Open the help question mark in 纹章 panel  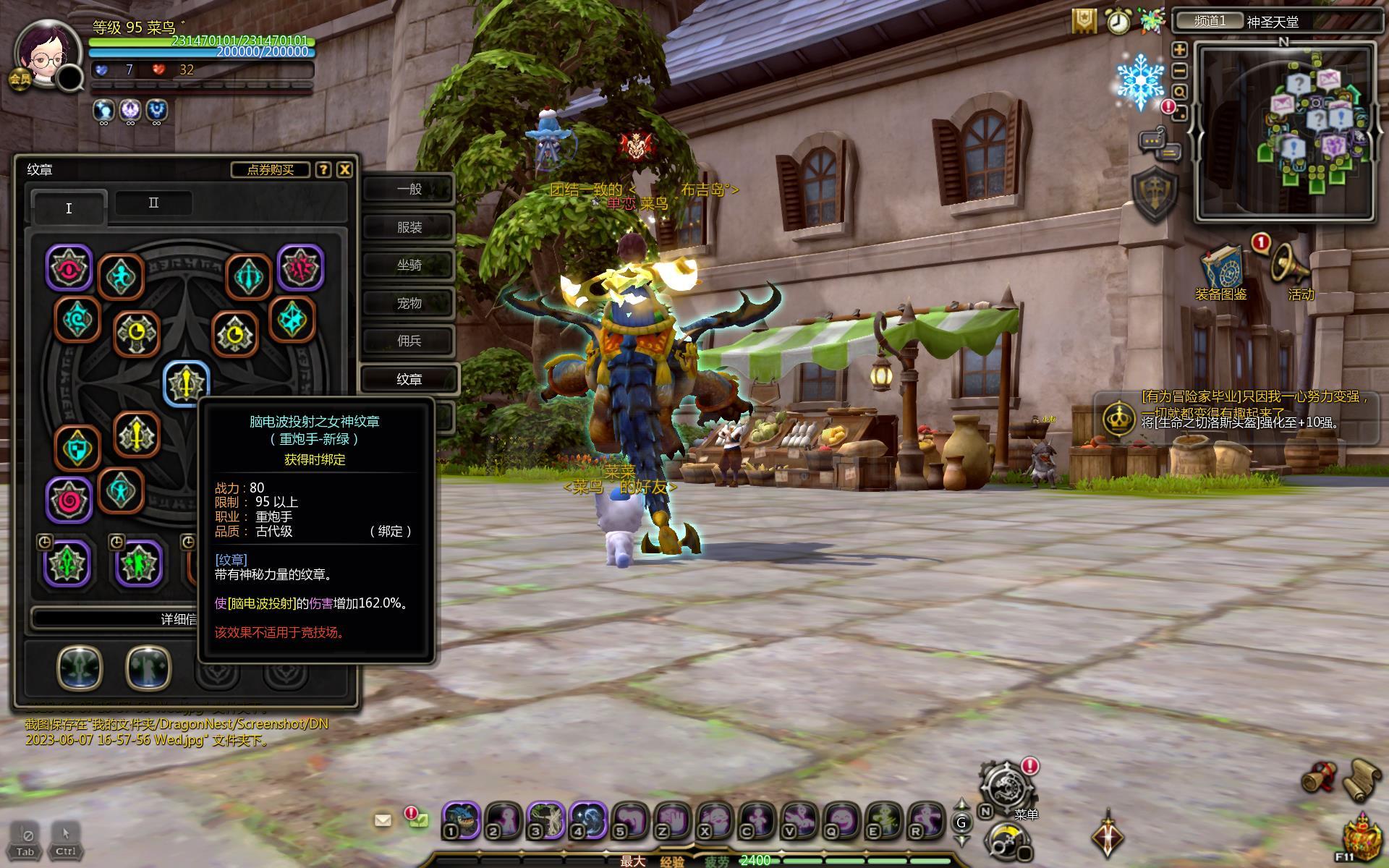pyautogui.click(x=323, y=169)
